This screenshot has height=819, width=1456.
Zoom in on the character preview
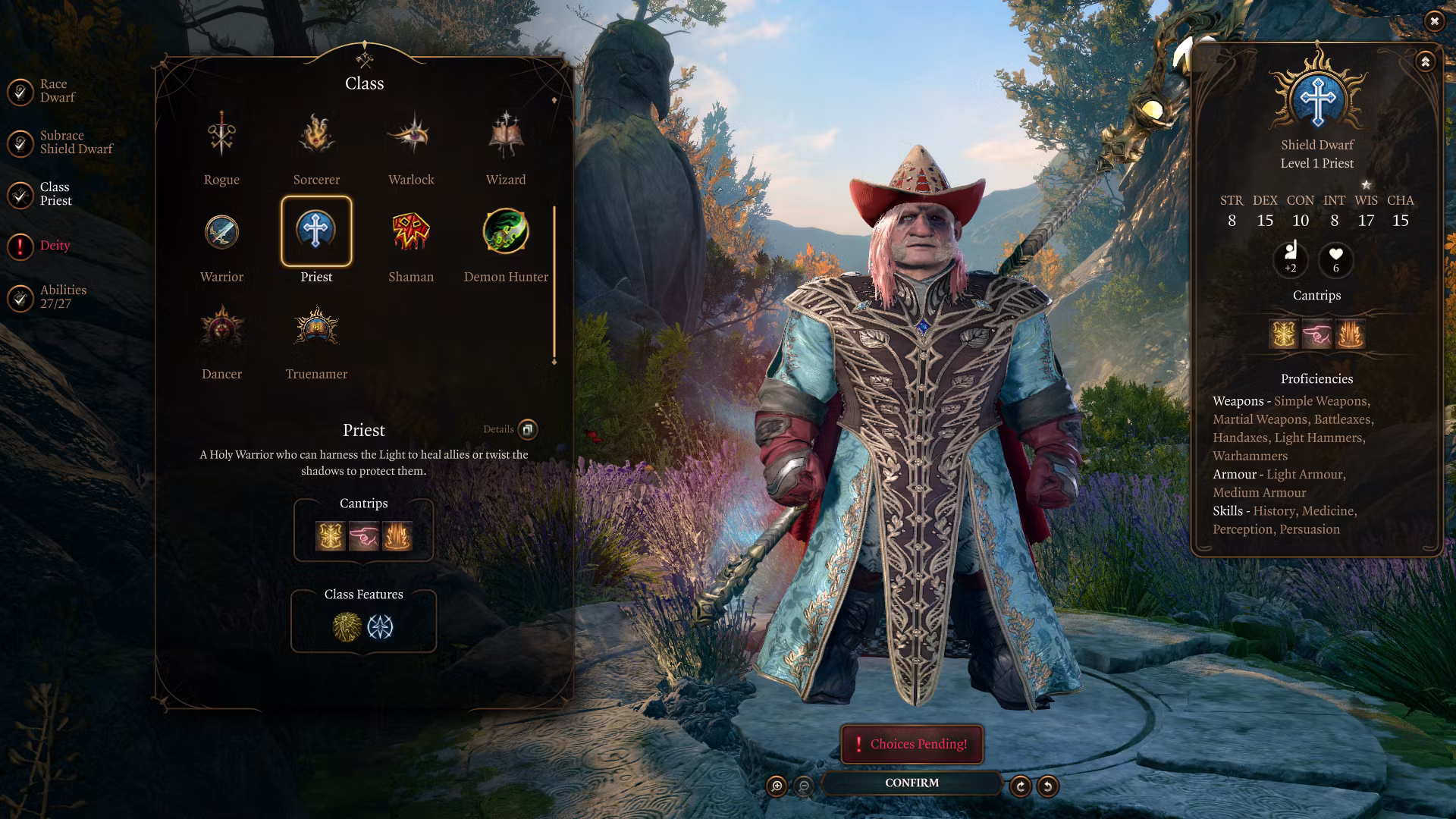pos(777,786)
